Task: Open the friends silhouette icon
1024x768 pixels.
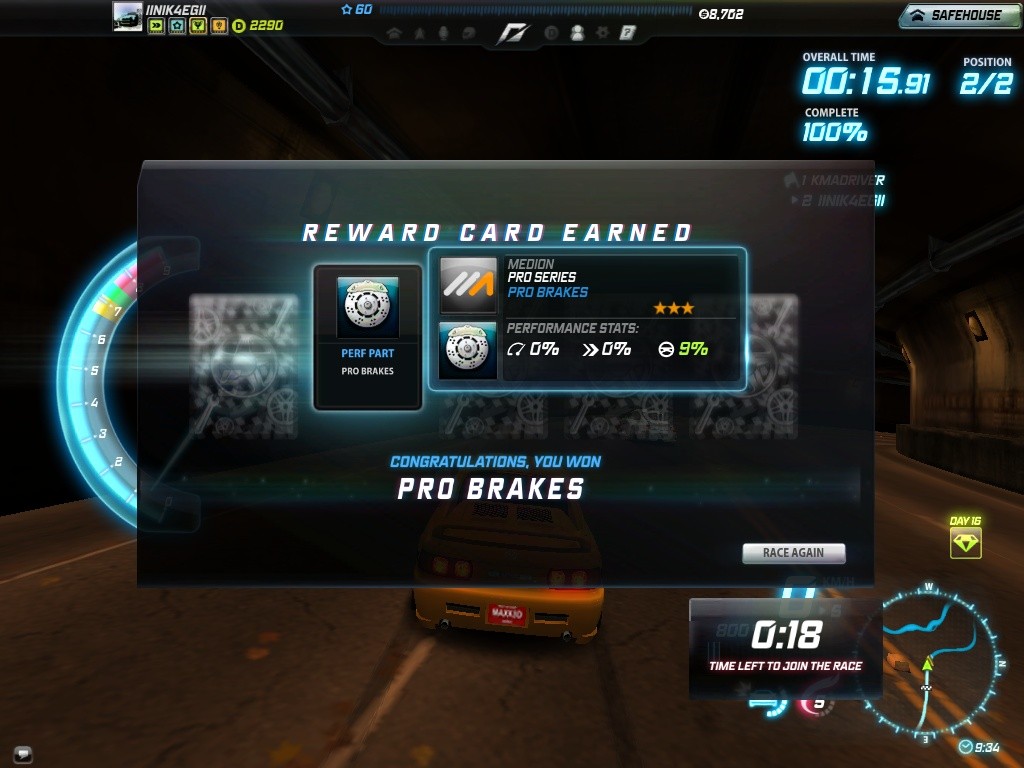Action: click(577, 33)
